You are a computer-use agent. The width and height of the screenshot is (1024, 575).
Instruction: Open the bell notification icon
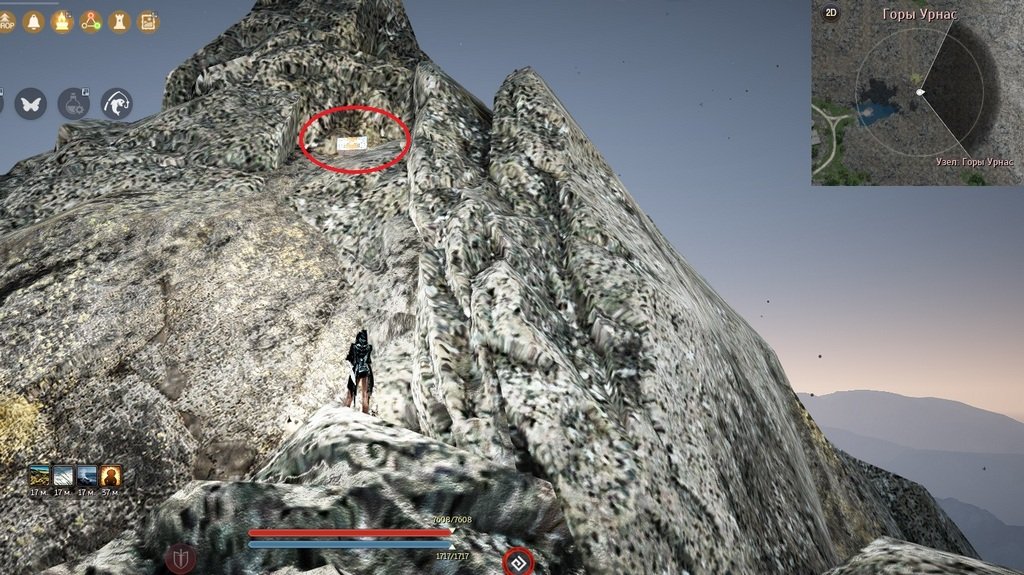tap(33, 21)
